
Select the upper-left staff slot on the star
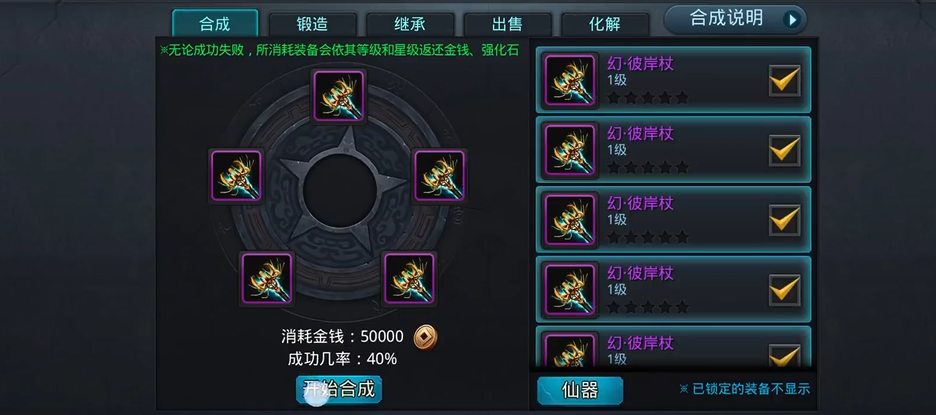(x=237, y=175)
